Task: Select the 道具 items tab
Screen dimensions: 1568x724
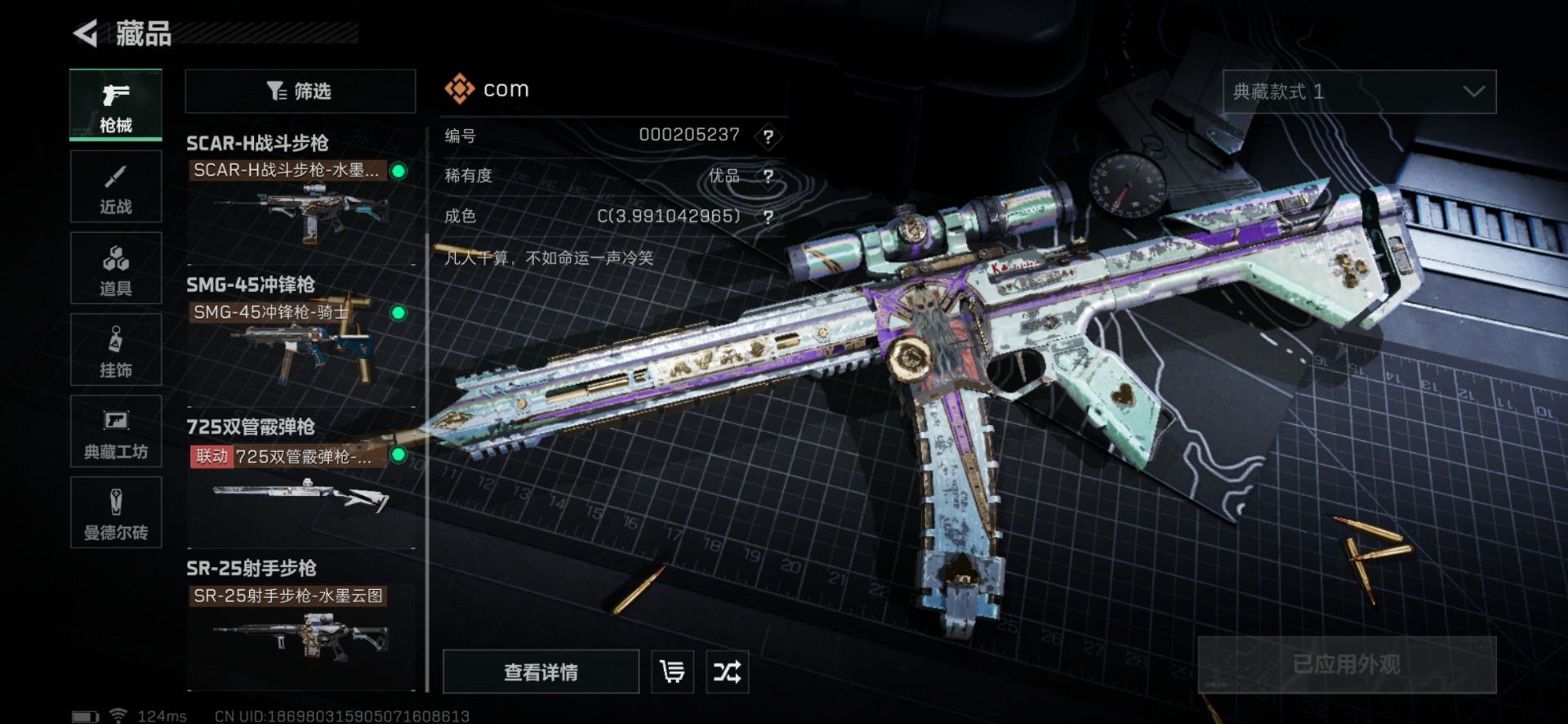Action: coord(116,269)
